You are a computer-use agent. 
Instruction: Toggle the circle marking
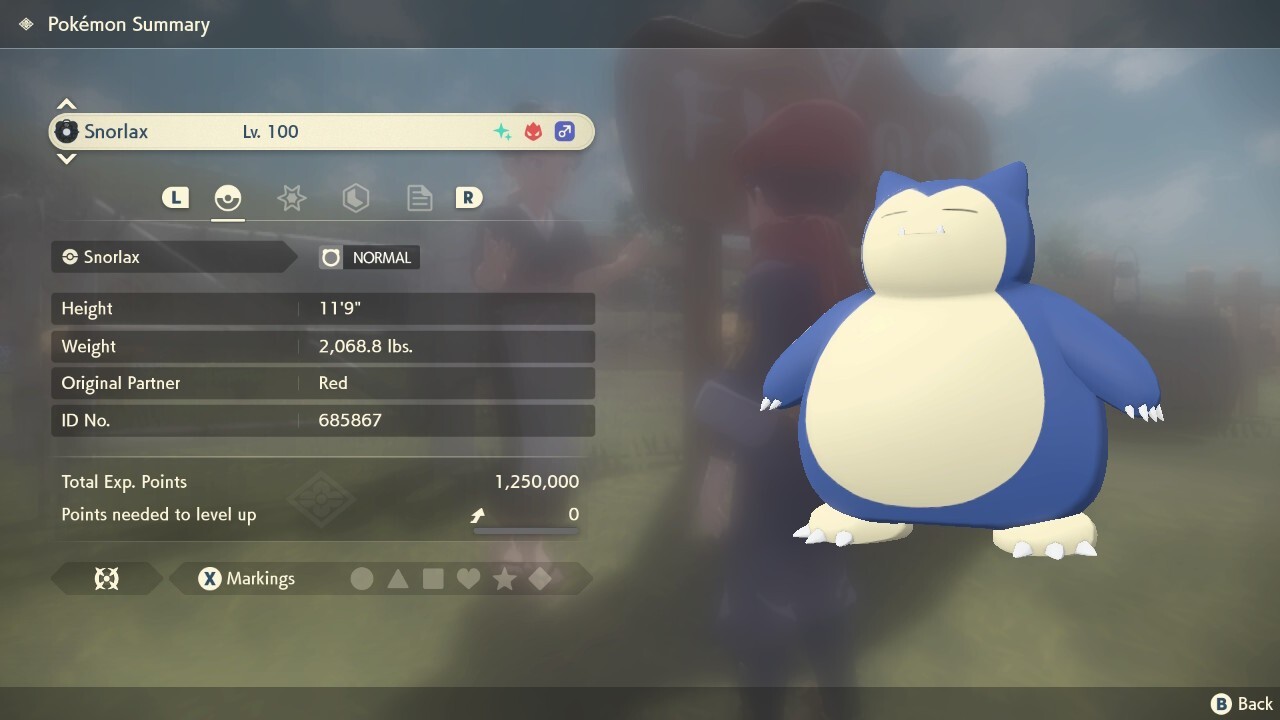[362, 578]
